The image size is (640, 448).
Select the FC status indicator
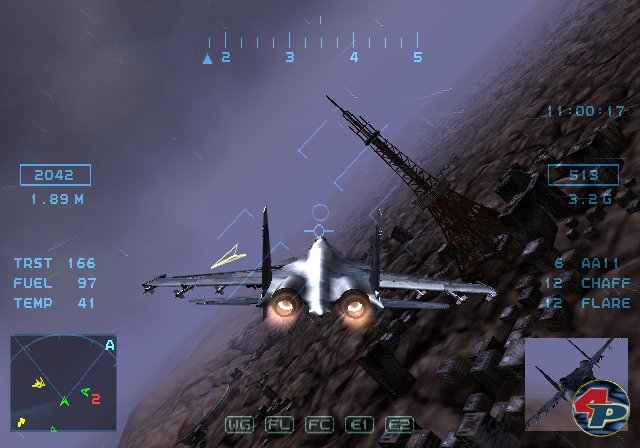pos(319,424)
